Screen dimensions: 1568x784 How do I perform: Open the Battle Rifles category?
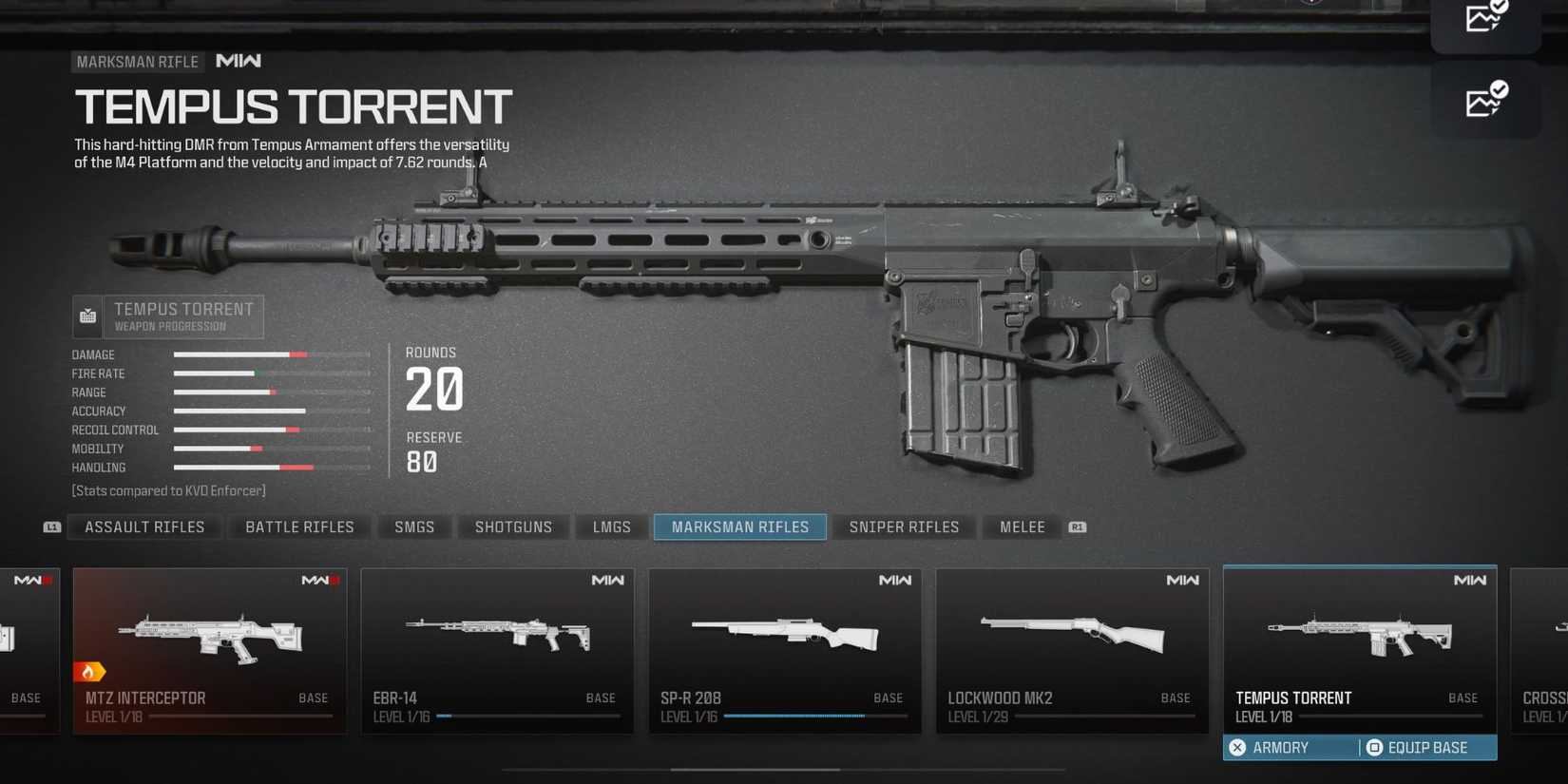tap(298, 526)
